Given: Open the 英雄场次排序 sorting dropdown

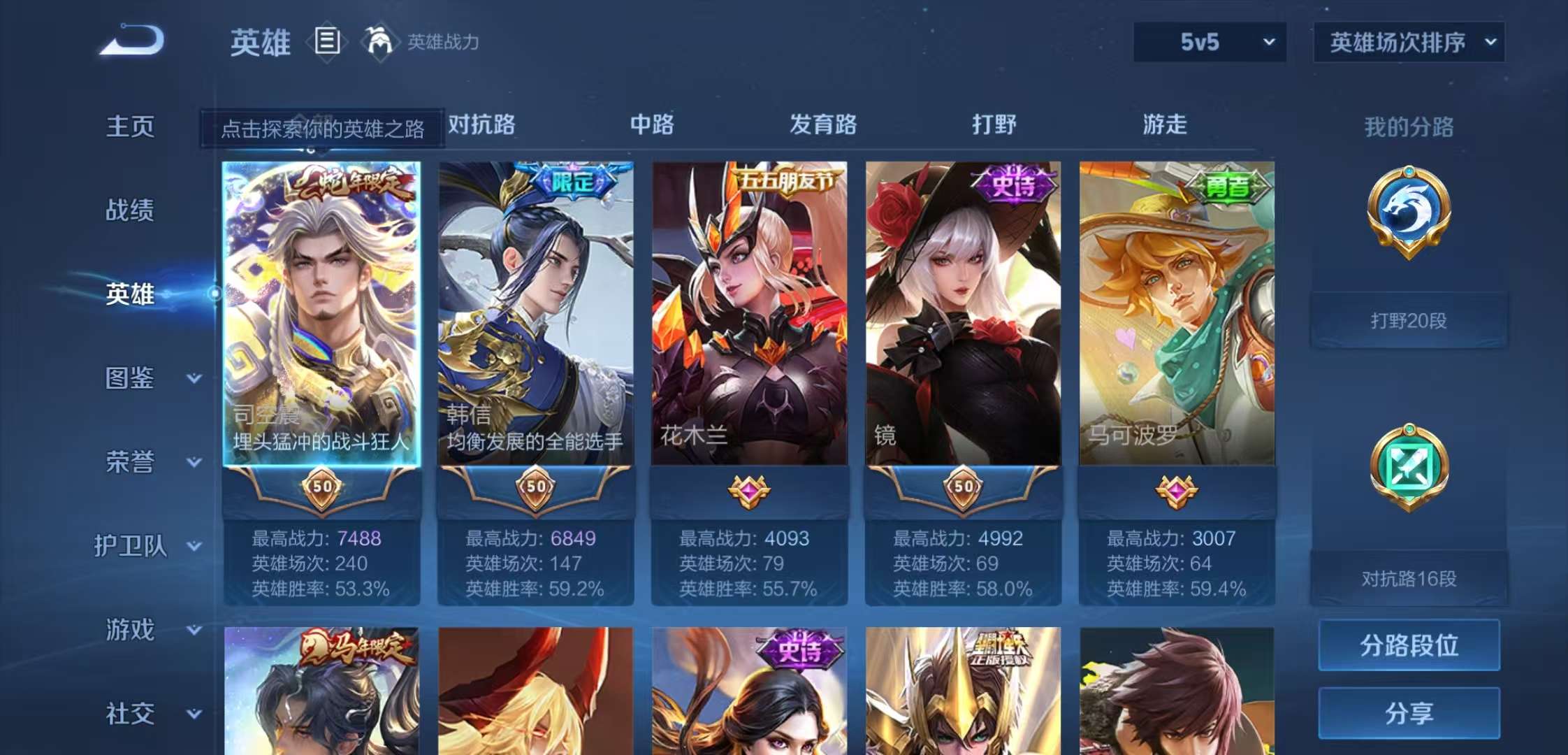Looking at the screenshot, I should 1408,42.
